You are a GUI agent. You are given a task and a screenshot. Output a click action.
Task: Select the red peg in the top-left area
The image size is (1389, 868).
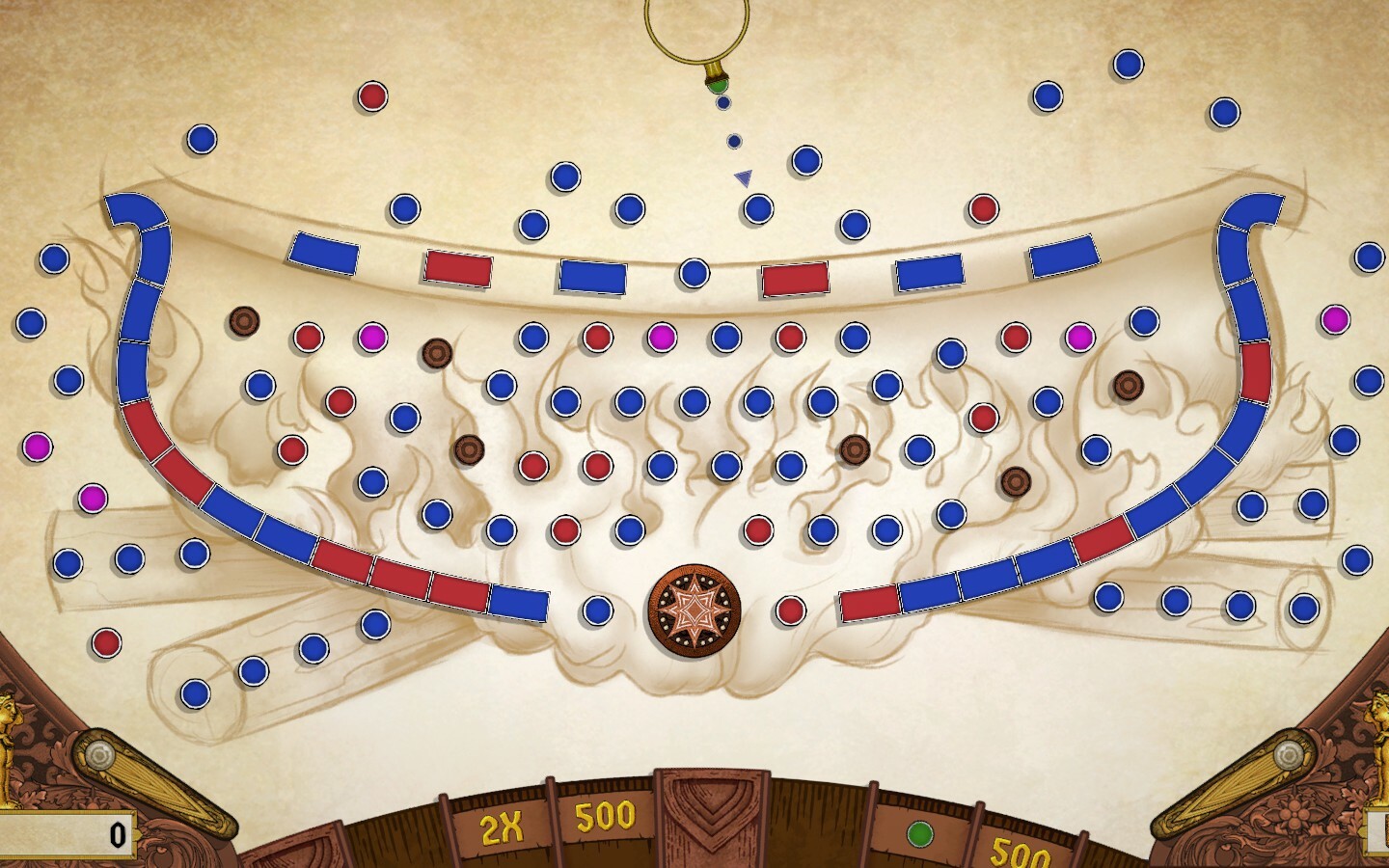tap(372, 96)
